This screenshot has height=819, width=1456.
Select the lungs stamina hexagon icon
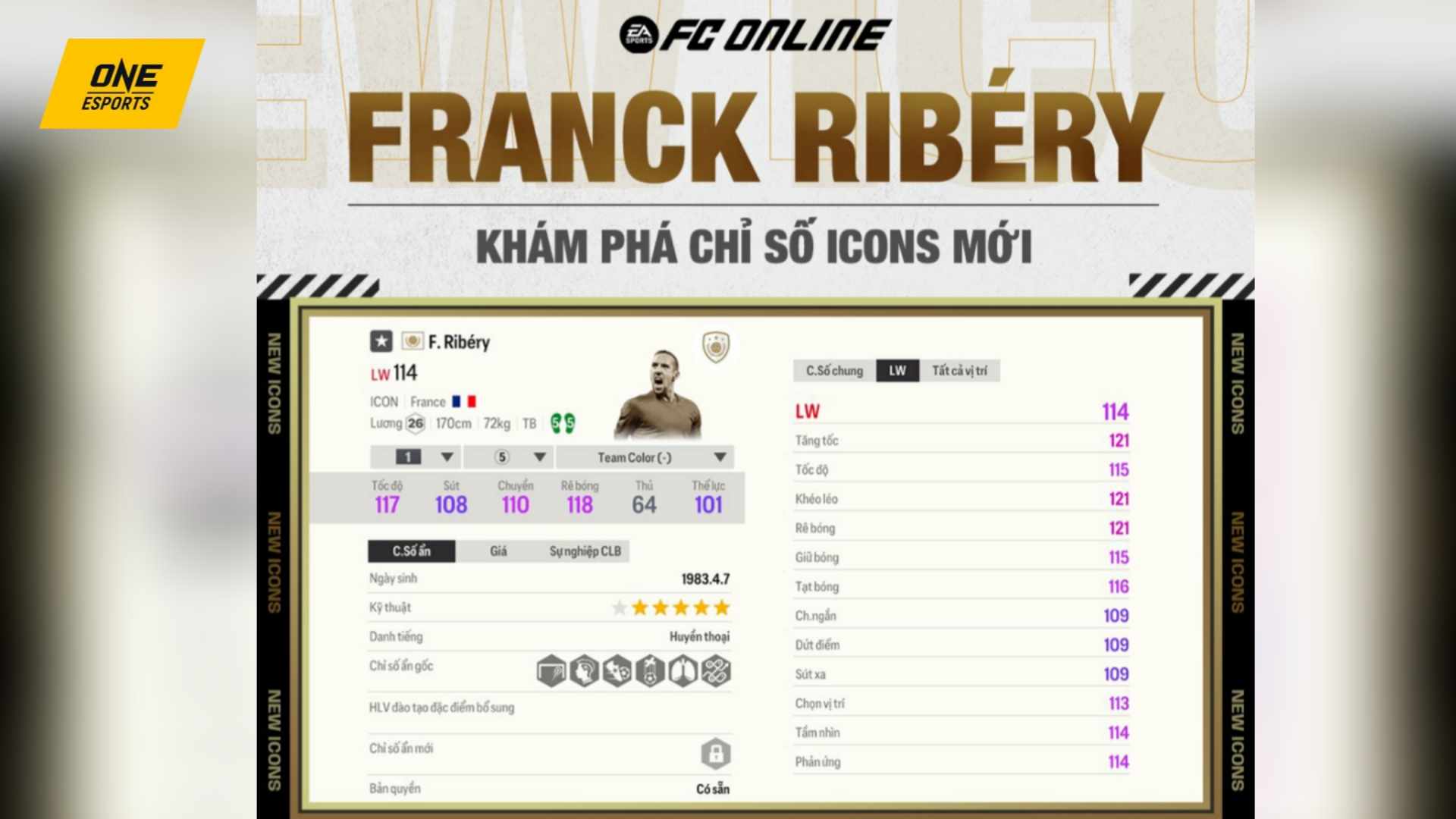tap(682, 671)
